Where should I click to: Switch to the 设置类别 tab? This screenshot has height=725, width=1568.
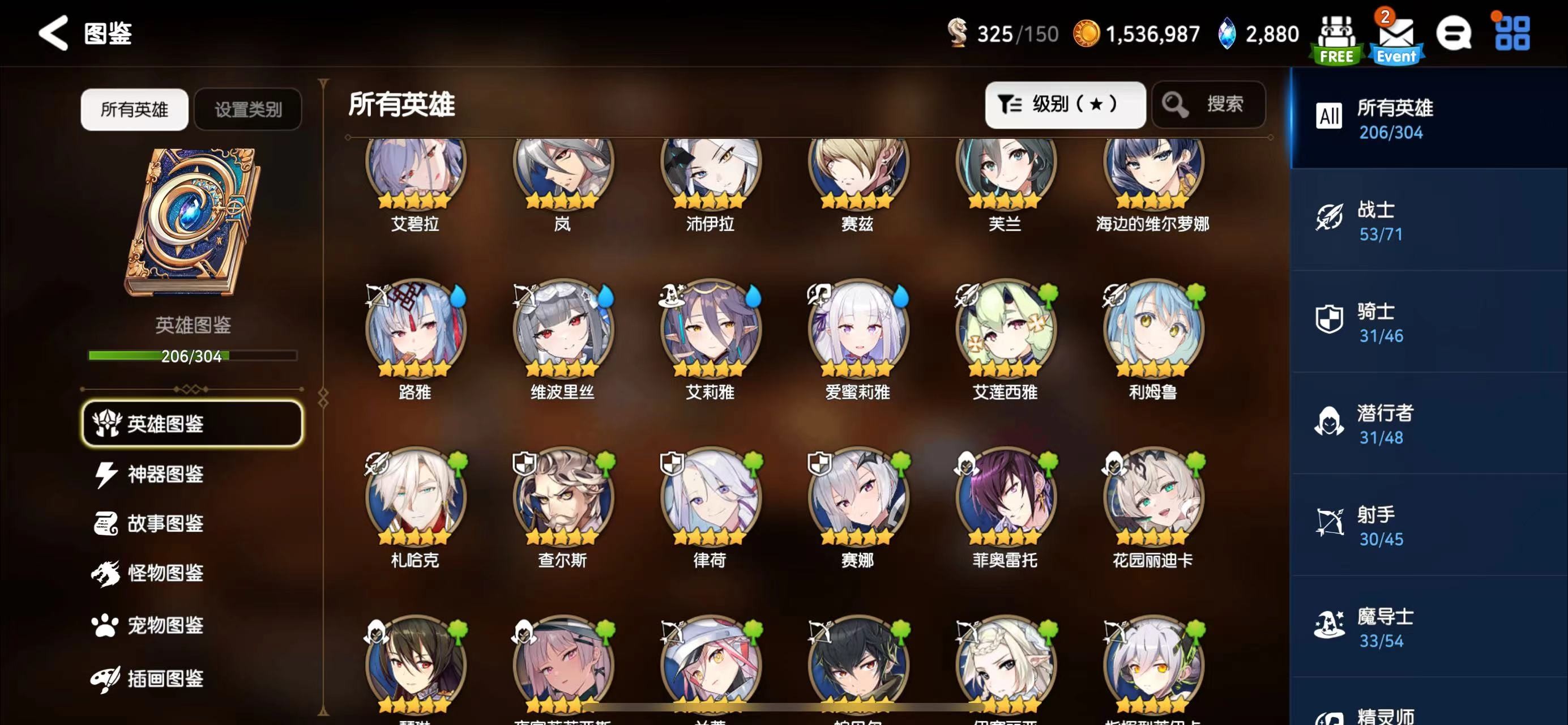coord(247,109)
